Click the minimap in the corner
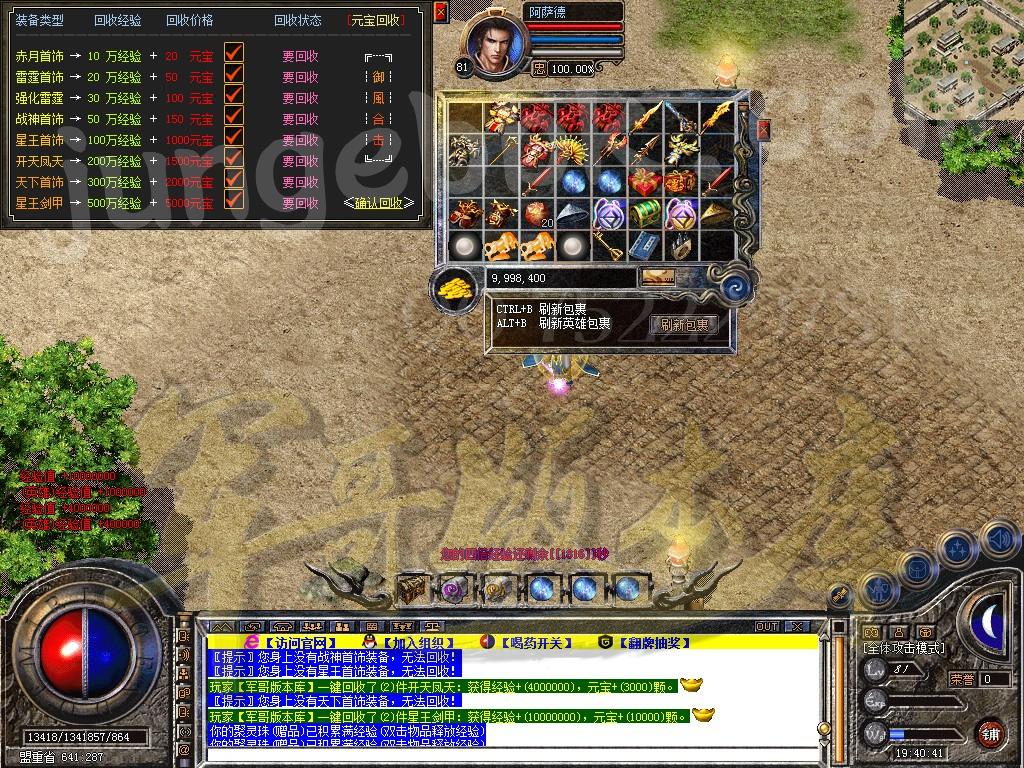 click(962, 58)
